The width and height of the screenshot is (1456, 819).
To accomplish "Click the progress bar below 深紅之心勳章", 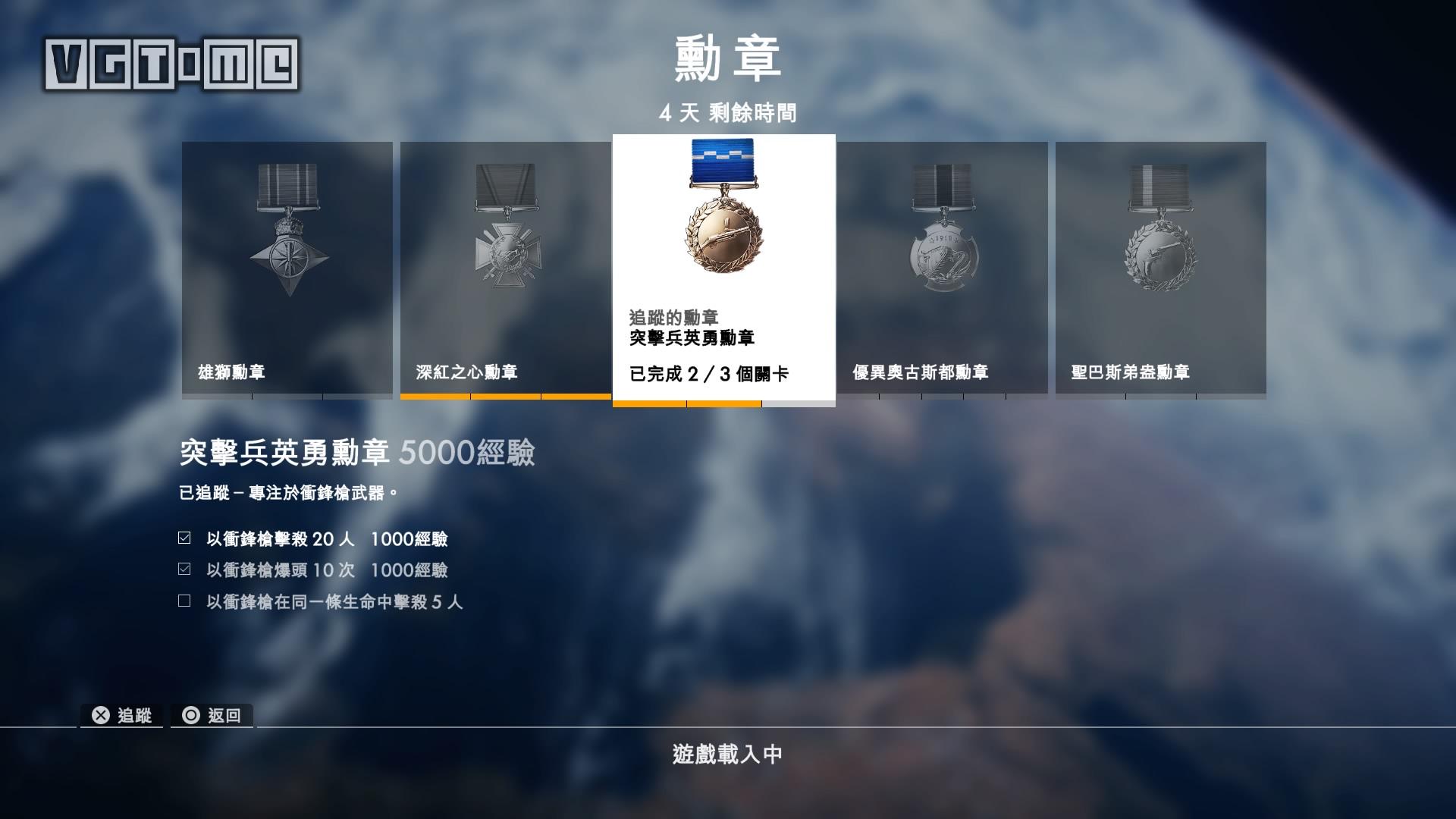I will click(x=504, y=397).
